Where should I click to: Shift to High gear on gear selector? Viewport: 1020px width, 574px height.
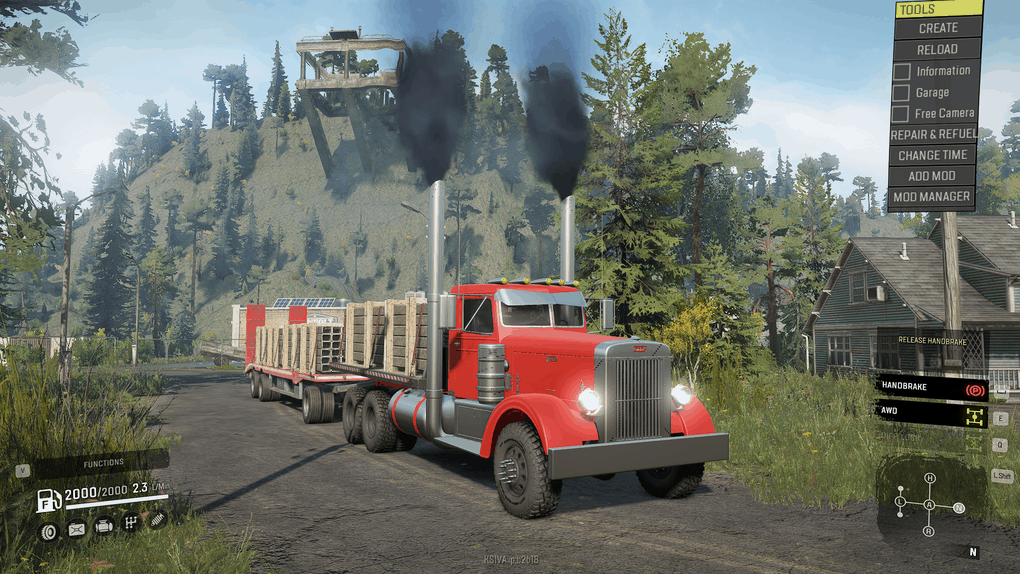(930, 478)
